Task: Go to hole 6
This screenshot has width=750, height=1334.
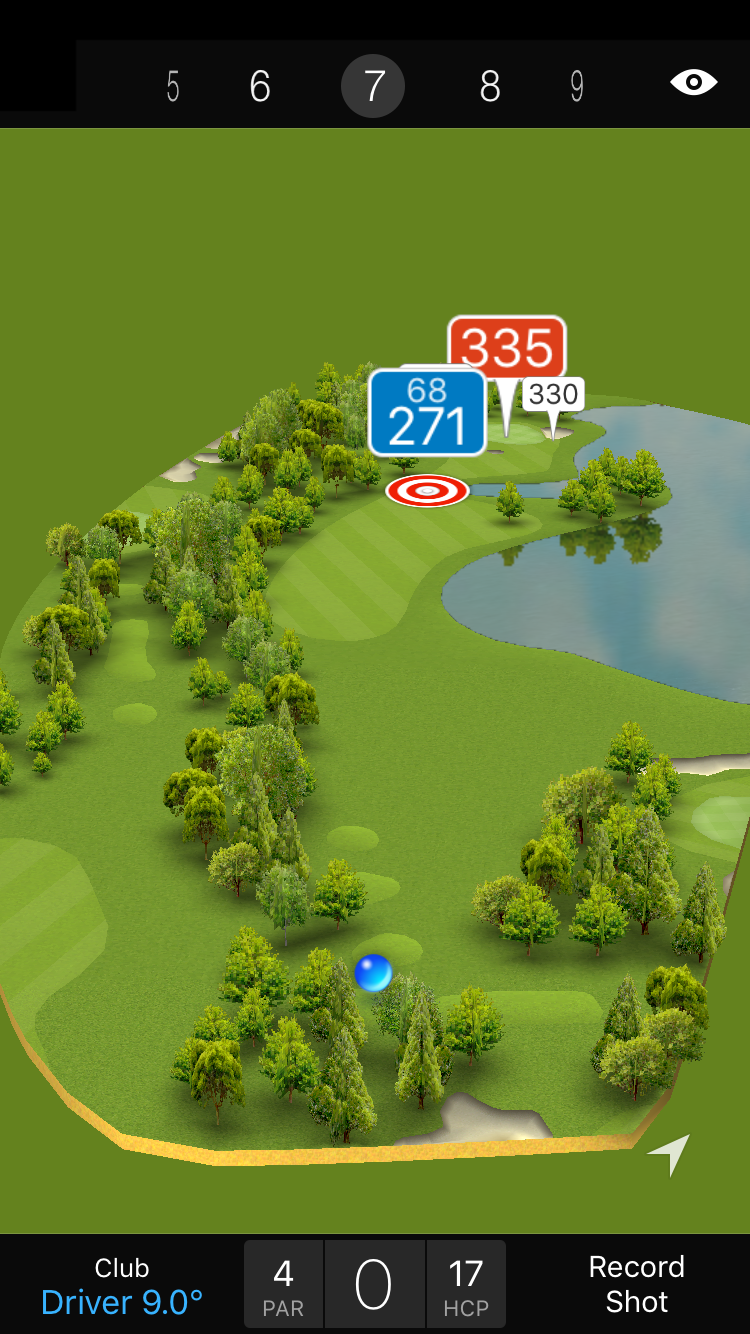Action: click(260, 87)
